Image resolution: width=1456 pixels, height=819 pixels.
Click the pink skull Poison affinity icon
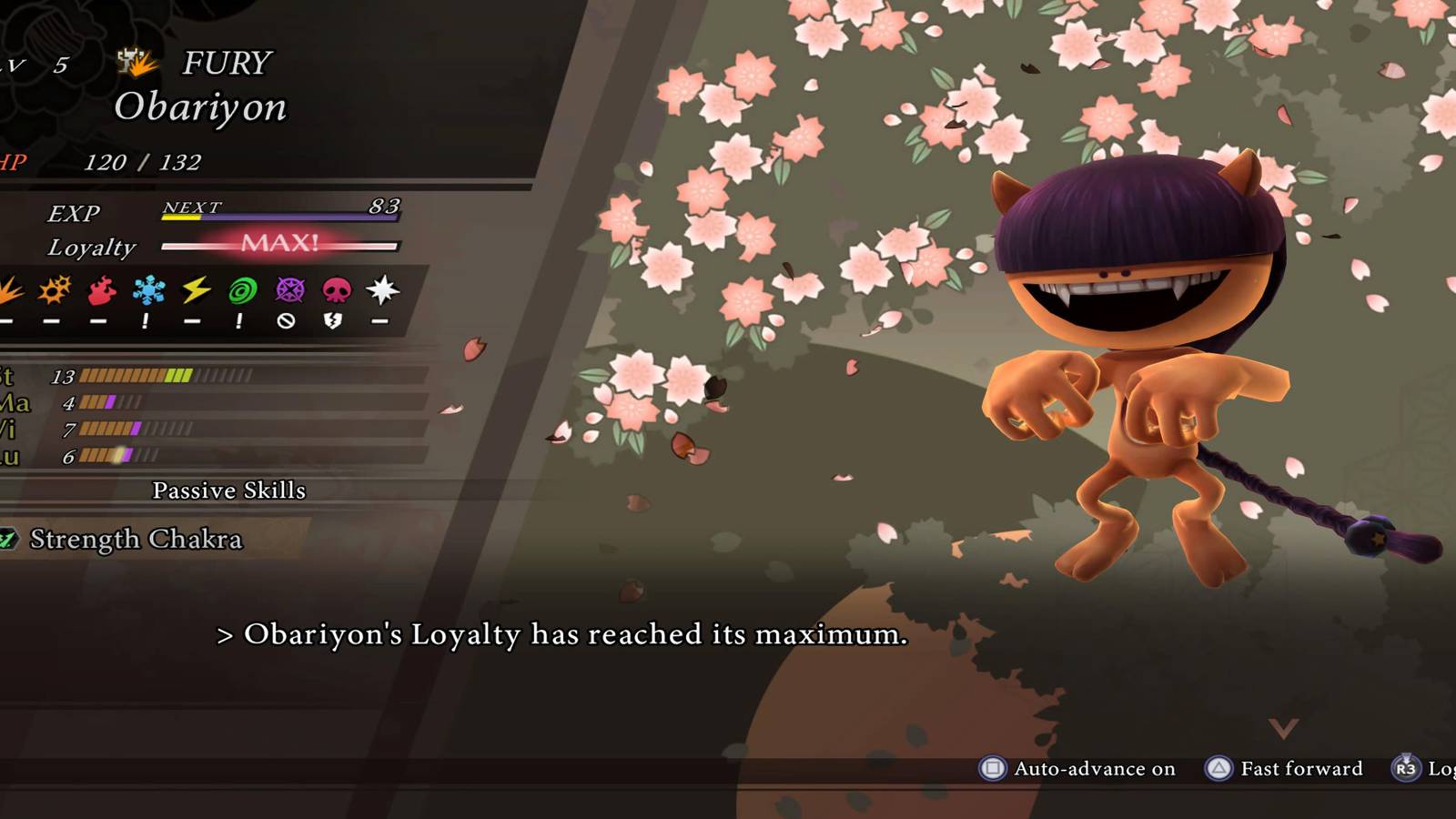pyautogui.click(x=335, y=289)
